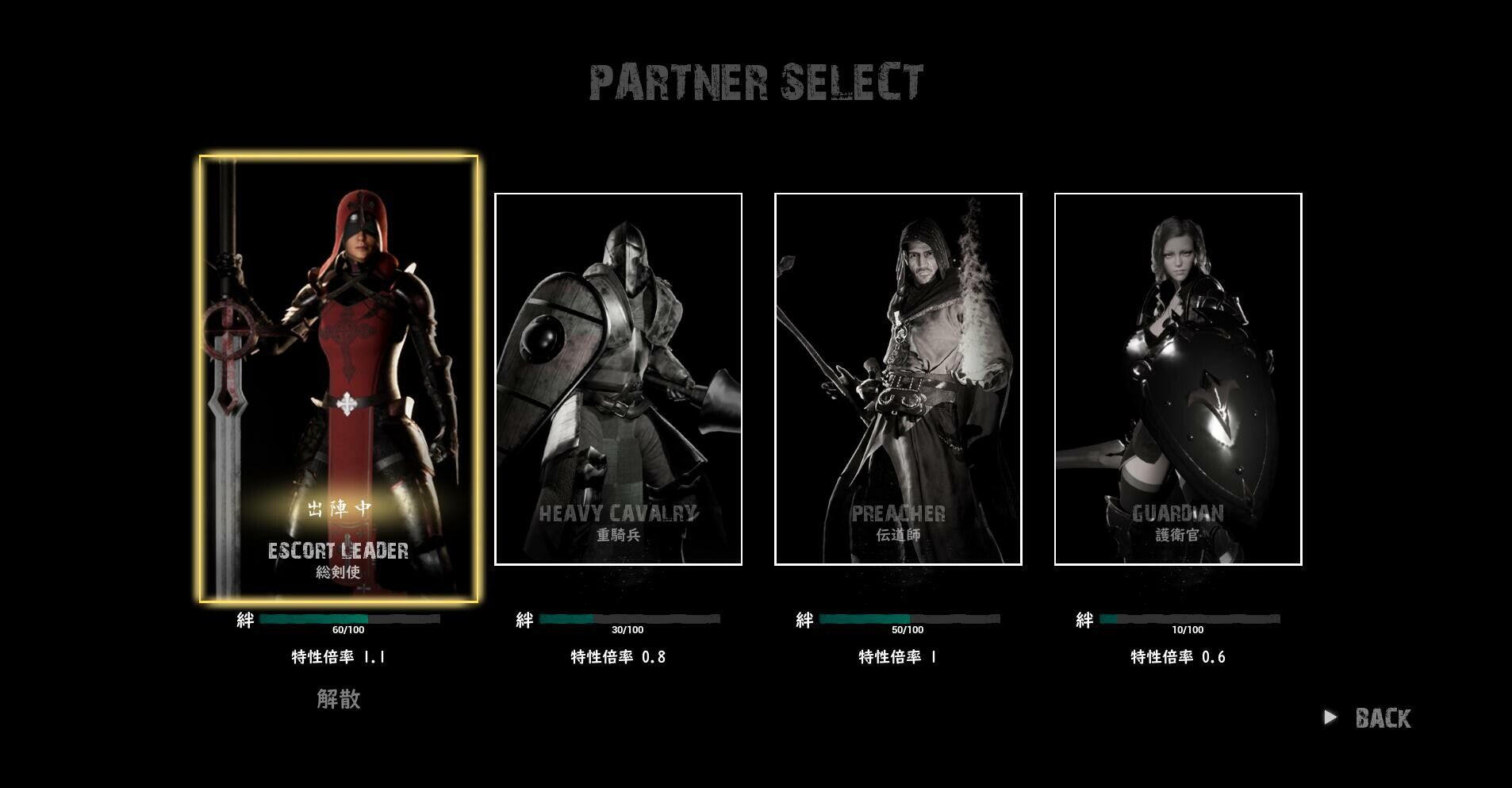Click the GUARDIAN name label

pos(1180,514)
